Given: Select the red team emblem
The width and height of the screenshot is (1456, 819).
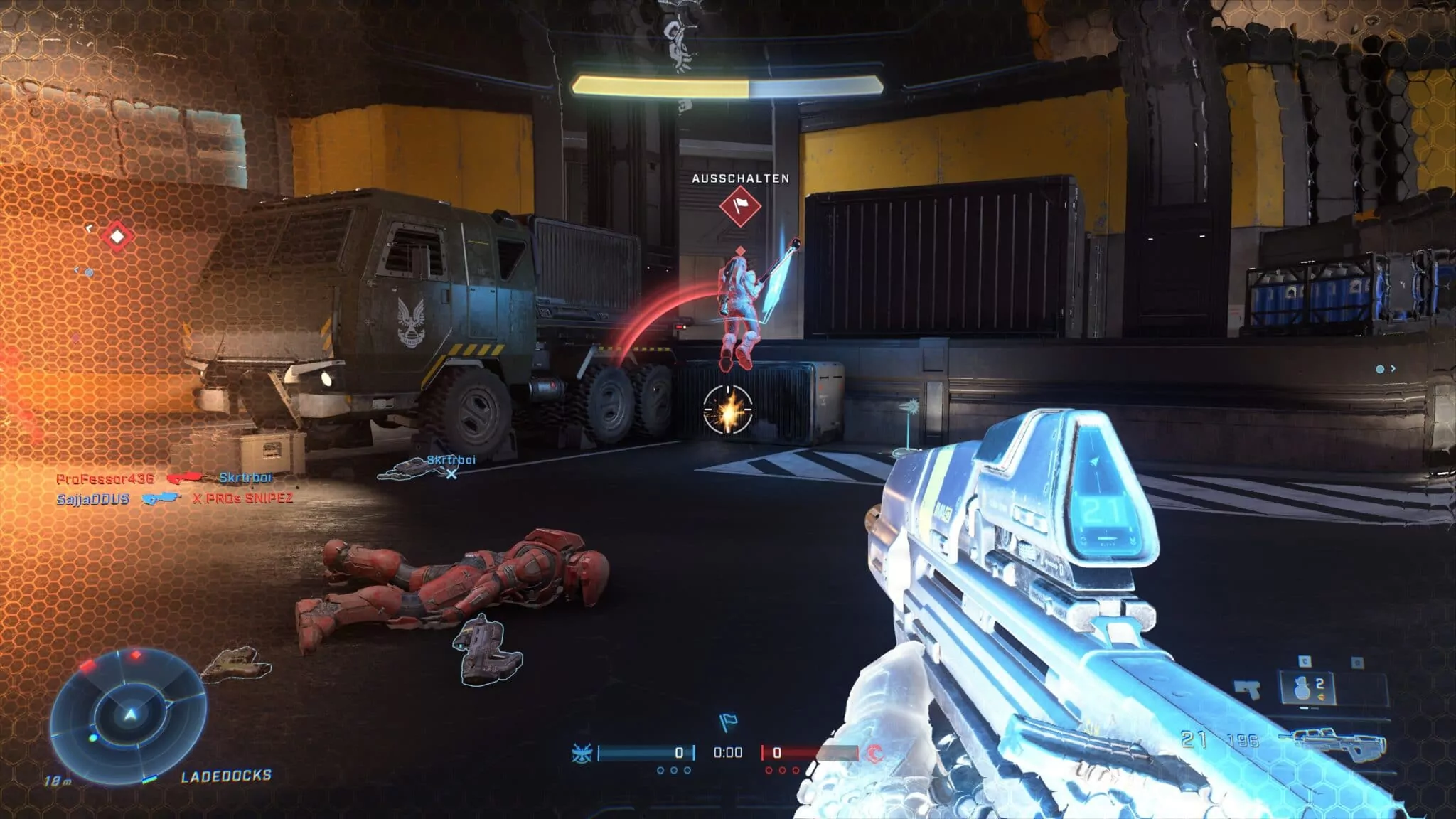Looking at the screenshot, I should pyautogui.click(x=876, y=753).
